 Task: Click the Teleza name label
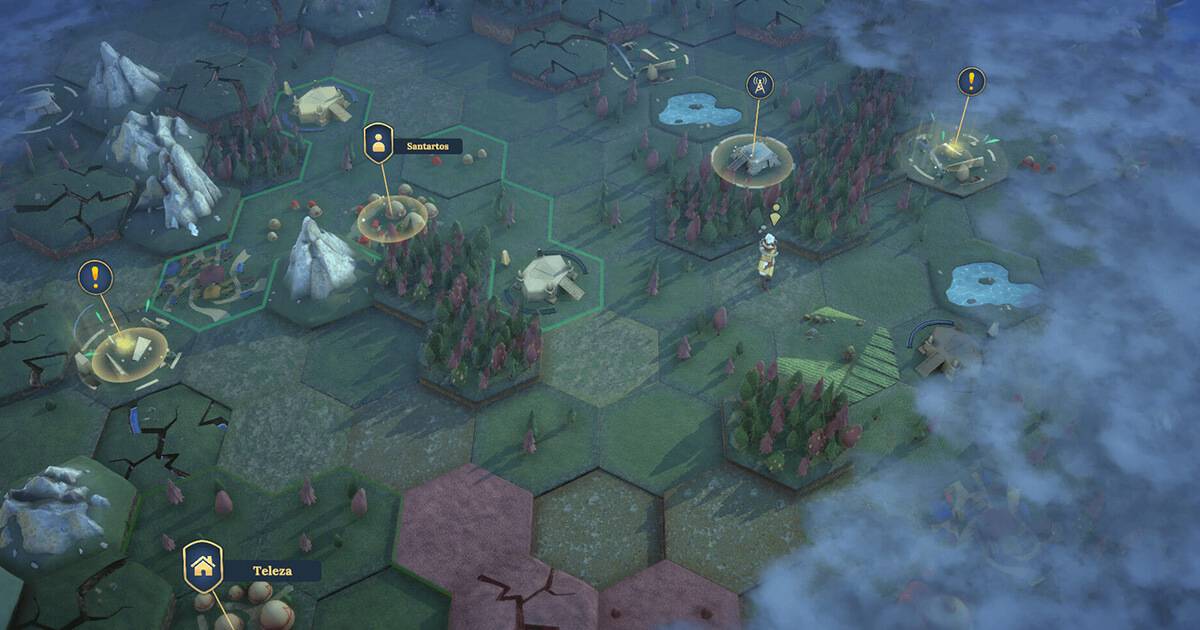tap(272, 570)
